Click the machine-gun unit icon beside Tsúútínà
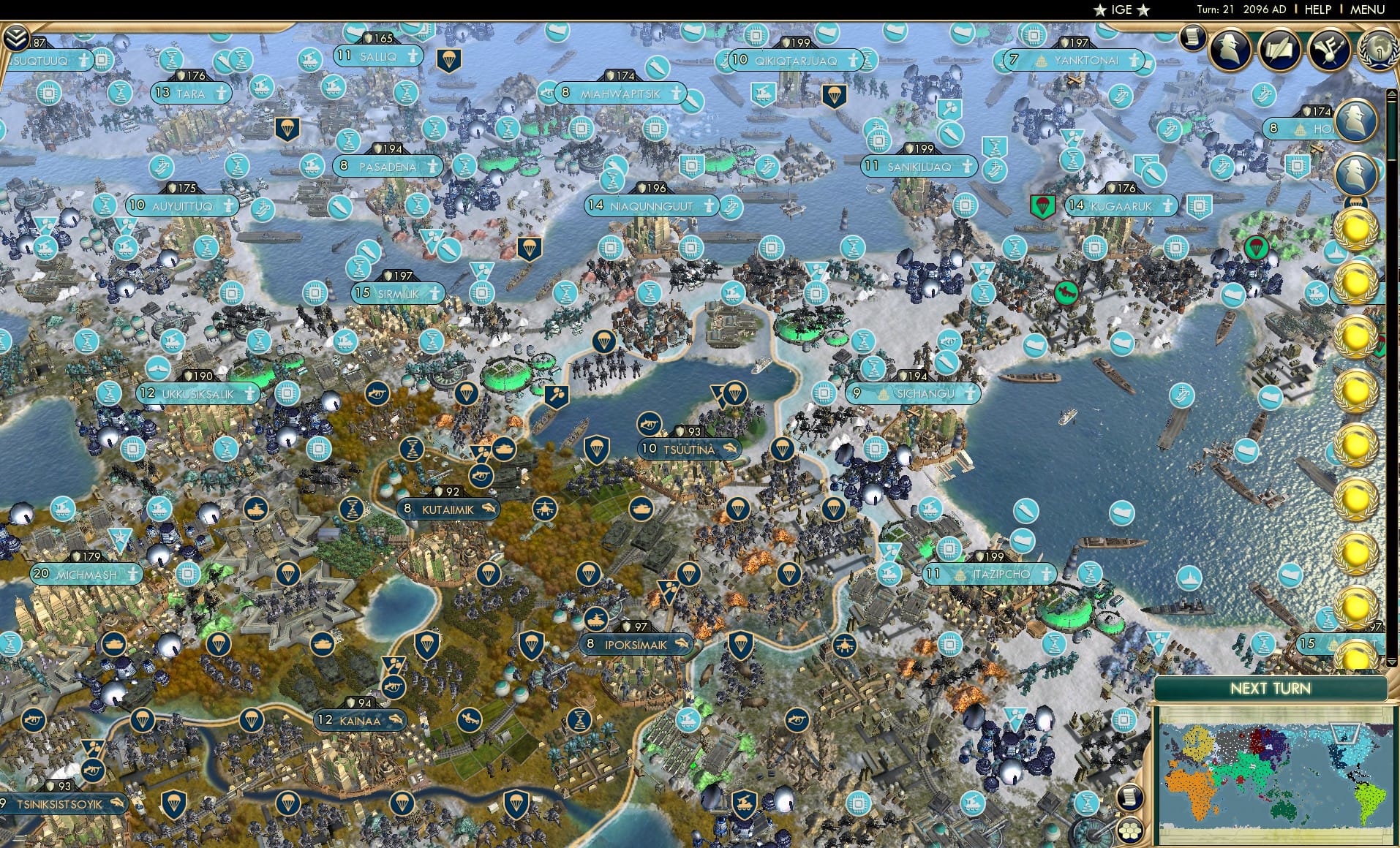The image size is (1400, 848). (649, 425)
